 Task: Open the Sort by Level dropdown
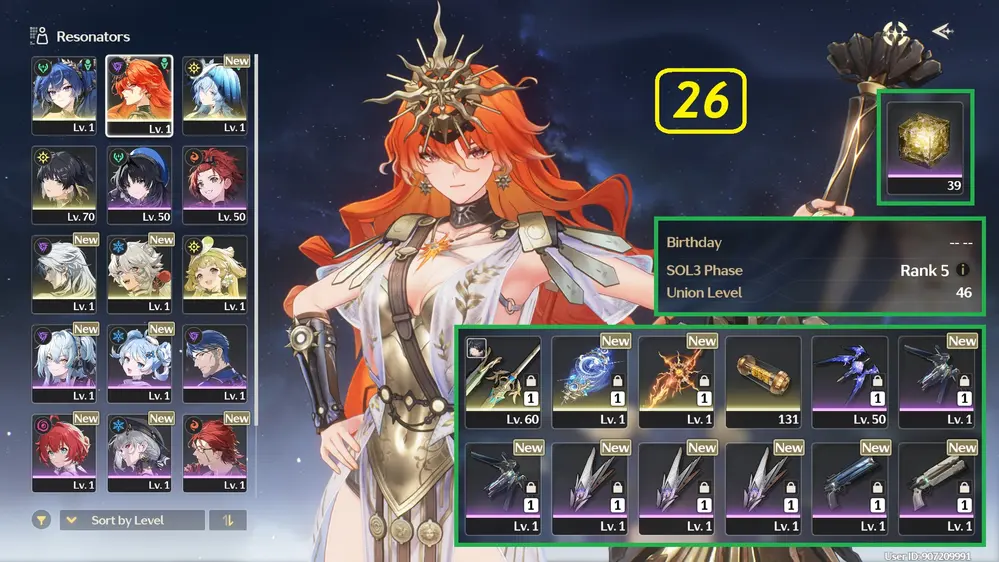click(x=132, y=520)
